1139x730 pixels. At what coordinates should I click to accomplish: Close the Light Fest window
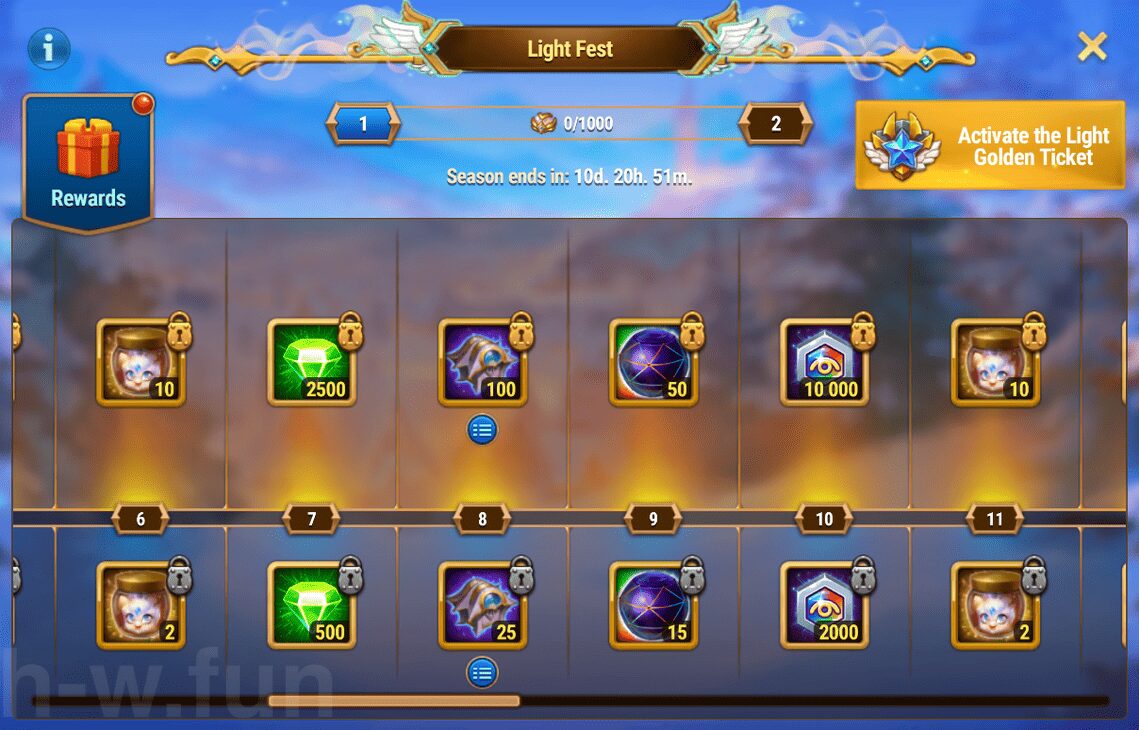(1092, 46)
